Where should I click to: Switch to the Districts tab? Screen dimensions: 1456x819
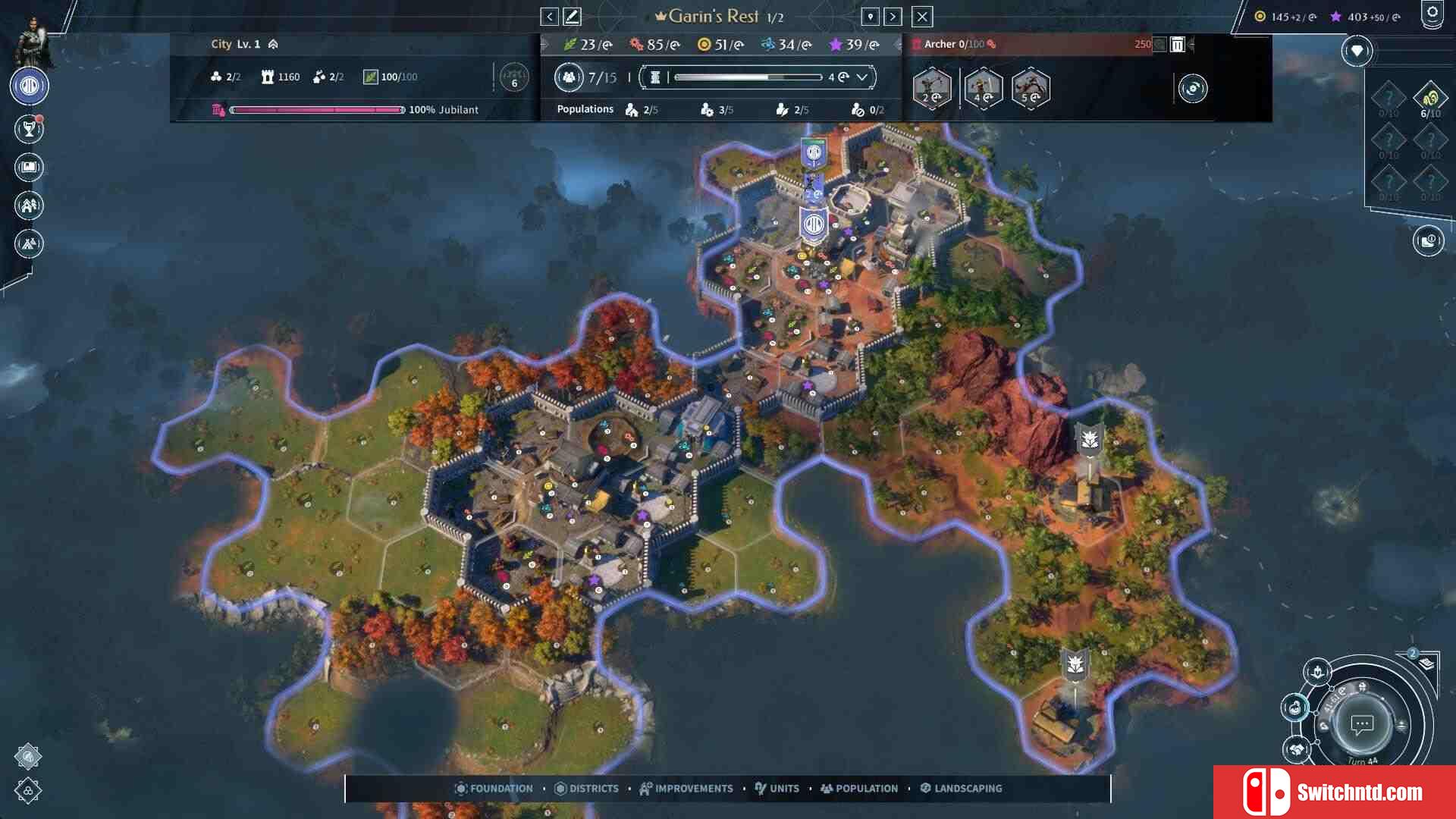point(586,789)
